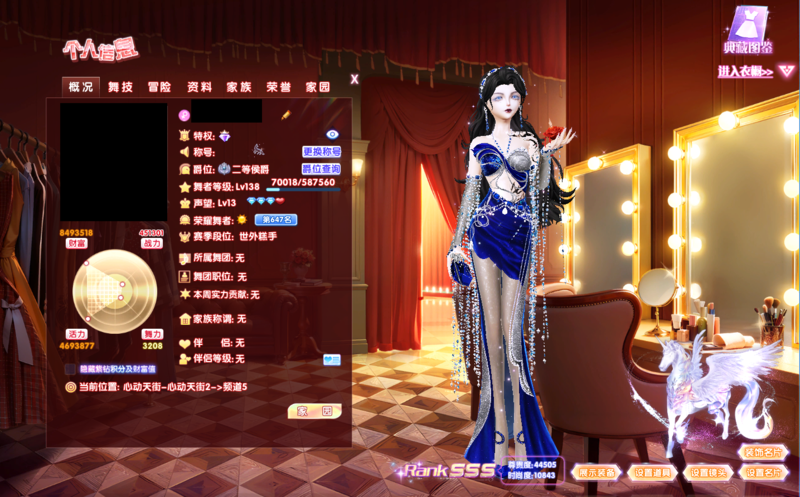Image resolution: width=800 pixels, height=497 pixels.
Task: Select the 资料 tab
Action: point(200,87)
